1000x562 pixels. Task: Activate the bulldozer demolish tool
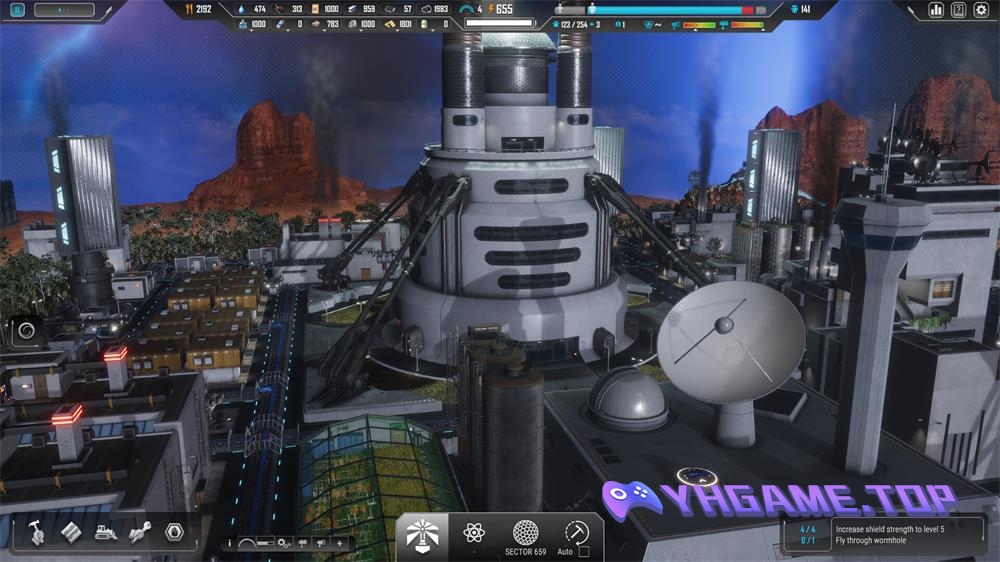pos(105,532)
